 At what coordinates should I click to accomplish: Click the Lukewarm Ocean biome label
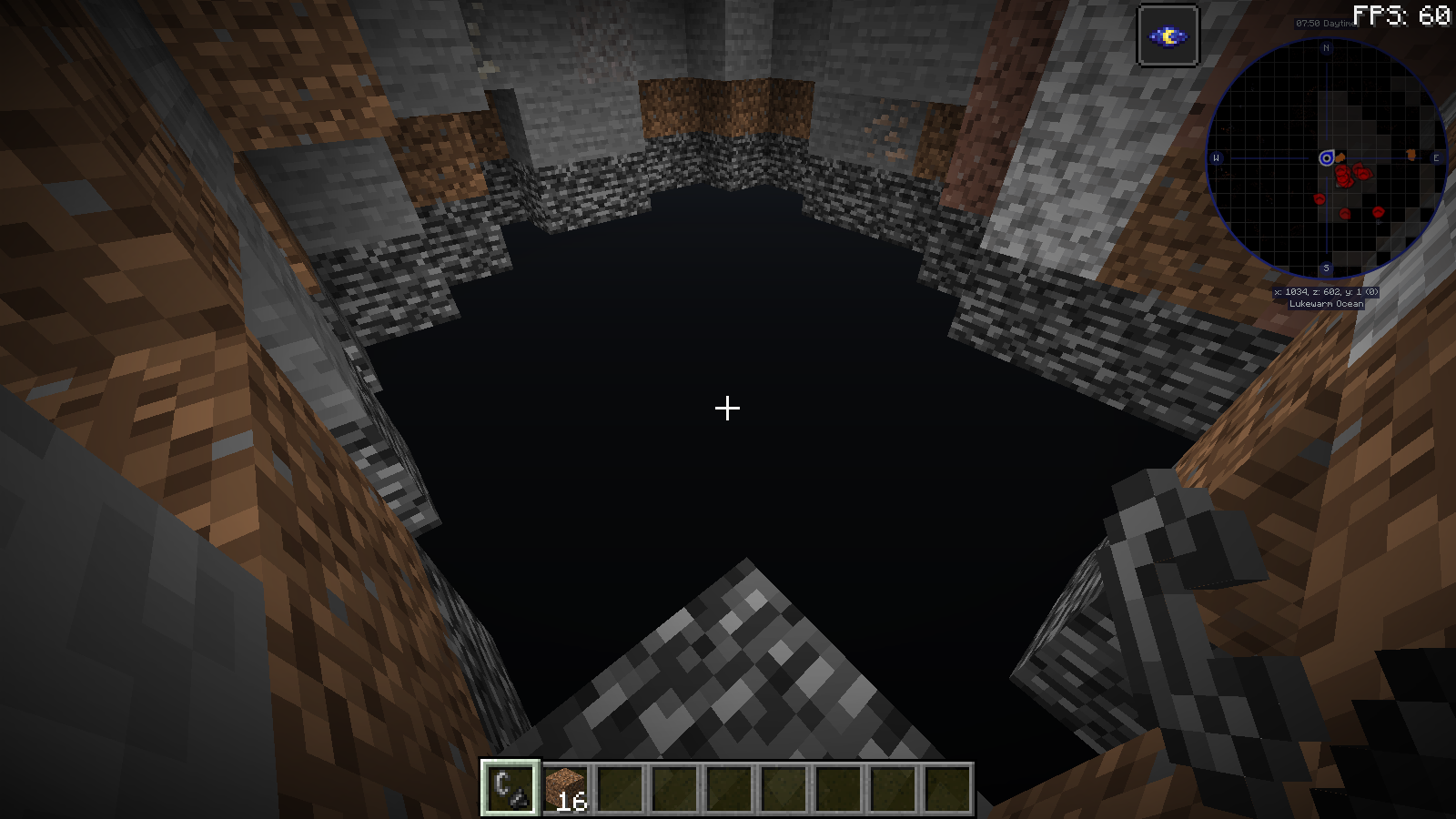pos(1327,306)
